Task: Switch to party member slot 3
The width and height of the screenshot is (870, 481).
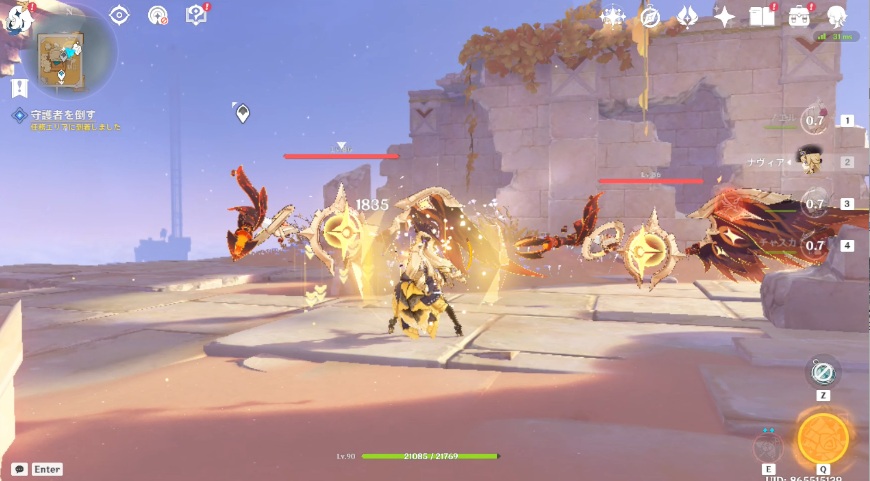Action: (x=816, y=204)
